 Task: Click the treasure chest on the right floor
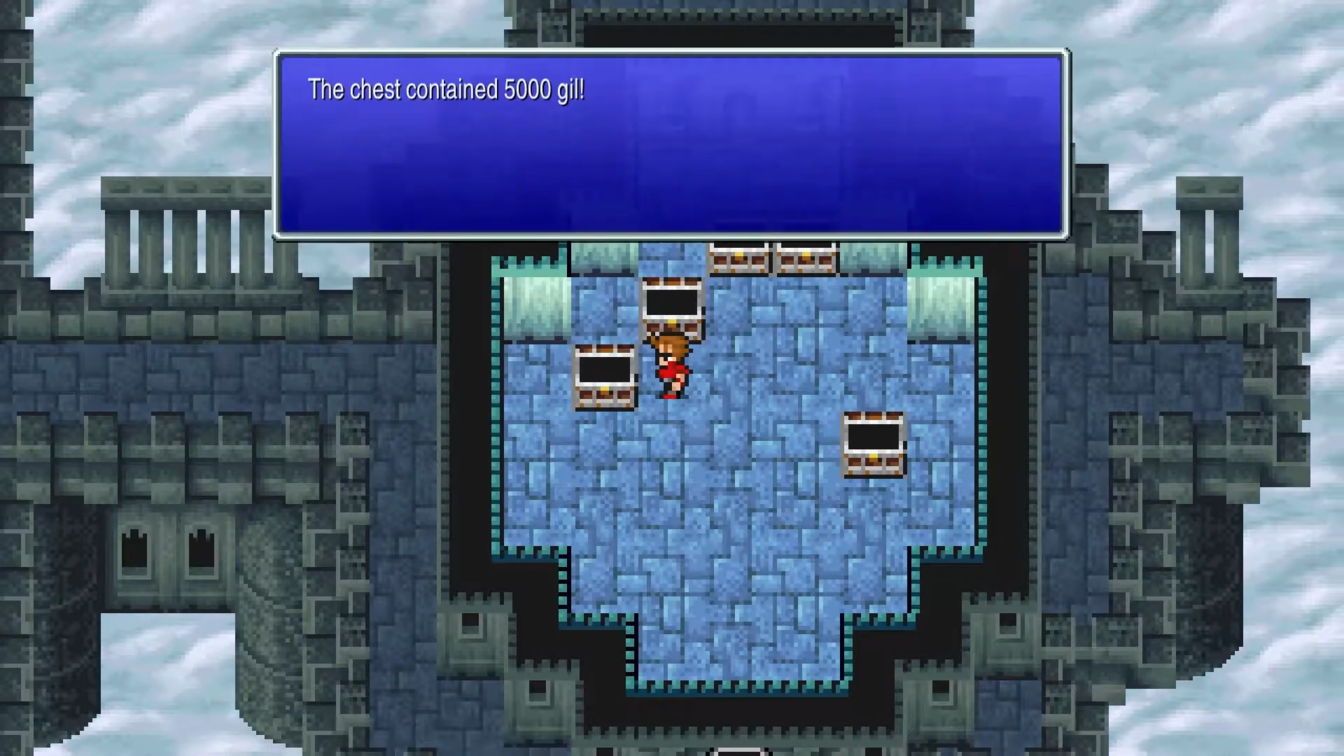(872, 445)
